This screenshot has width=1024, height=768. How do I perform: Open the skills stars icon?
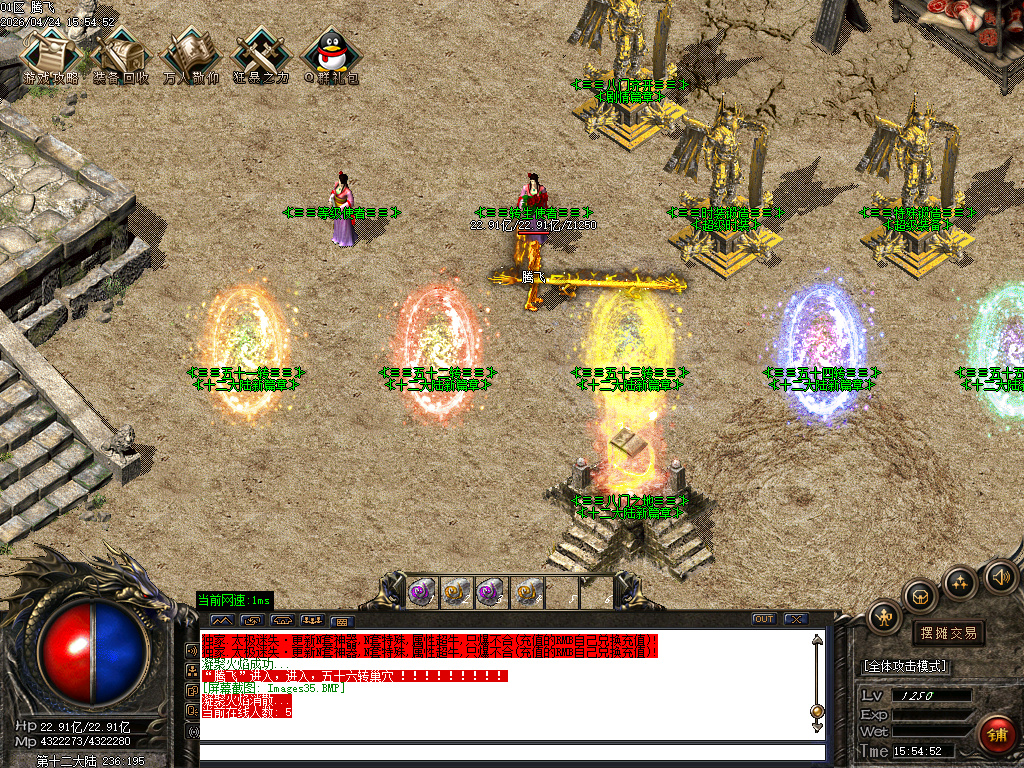tap(960, 582)
